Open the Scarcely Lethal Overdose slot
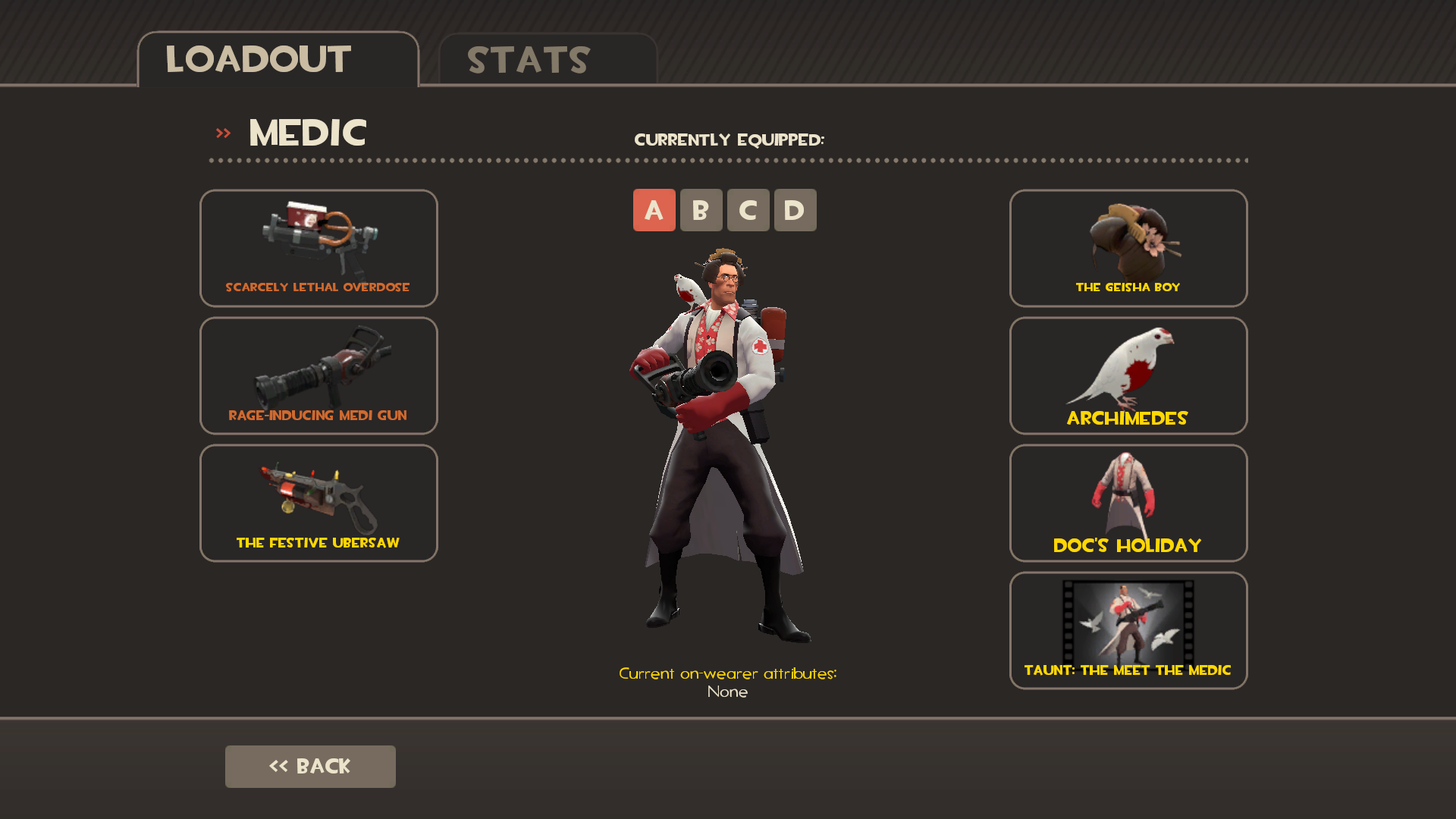Viewport: 1456px width, 819px height. pyautogui.click(x=318, y=248)
